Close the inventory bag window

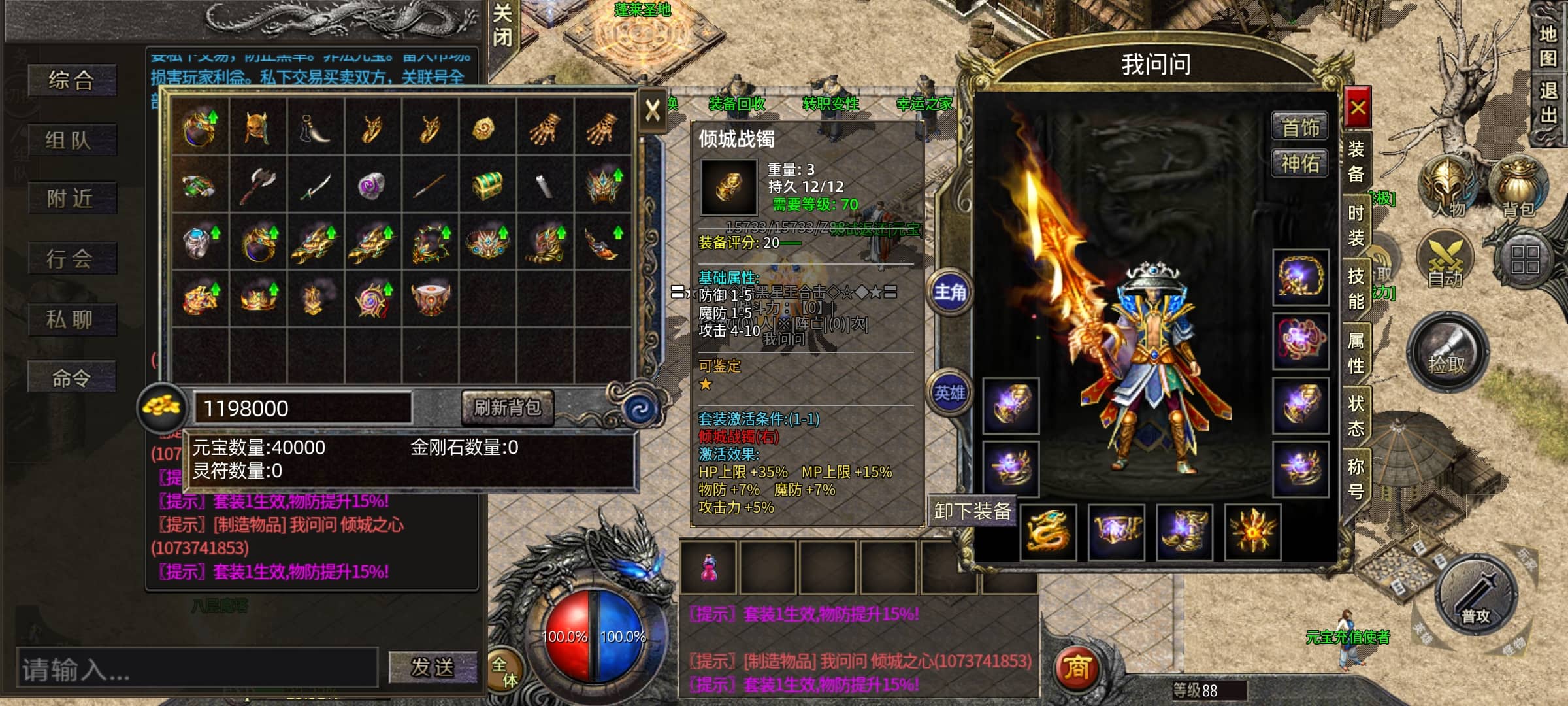(x=652, y=111)
